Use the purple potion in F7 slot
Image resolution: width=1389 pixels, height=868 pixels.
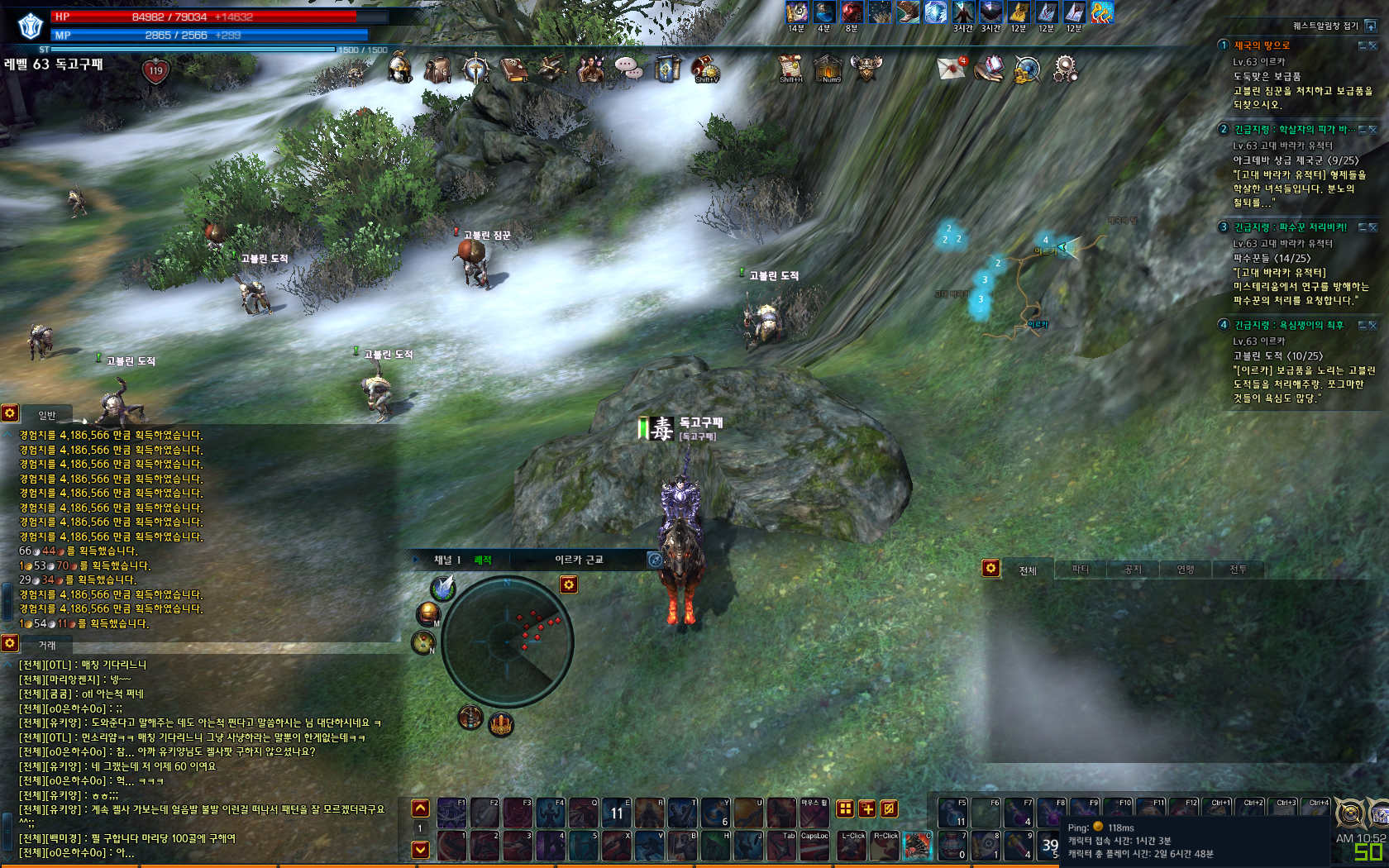tap(1019, 813)
